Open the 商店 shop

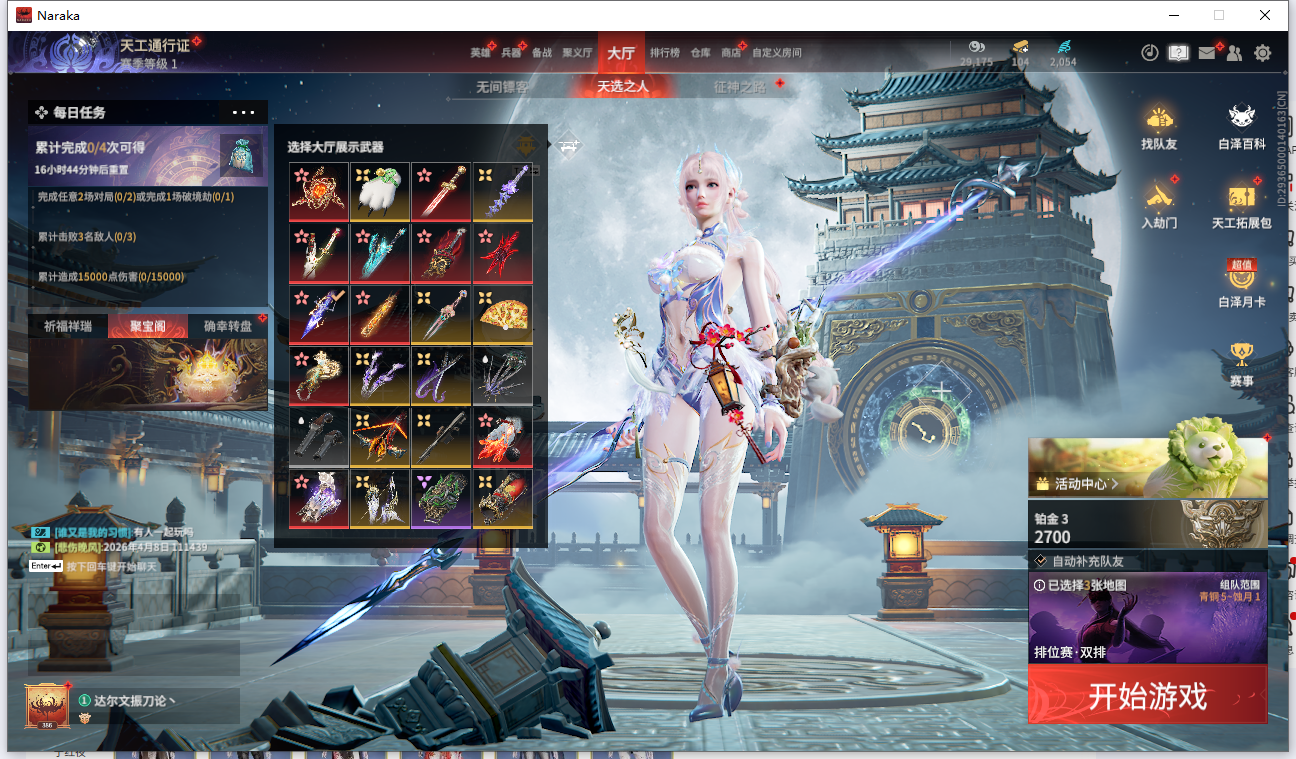(731, 53)
